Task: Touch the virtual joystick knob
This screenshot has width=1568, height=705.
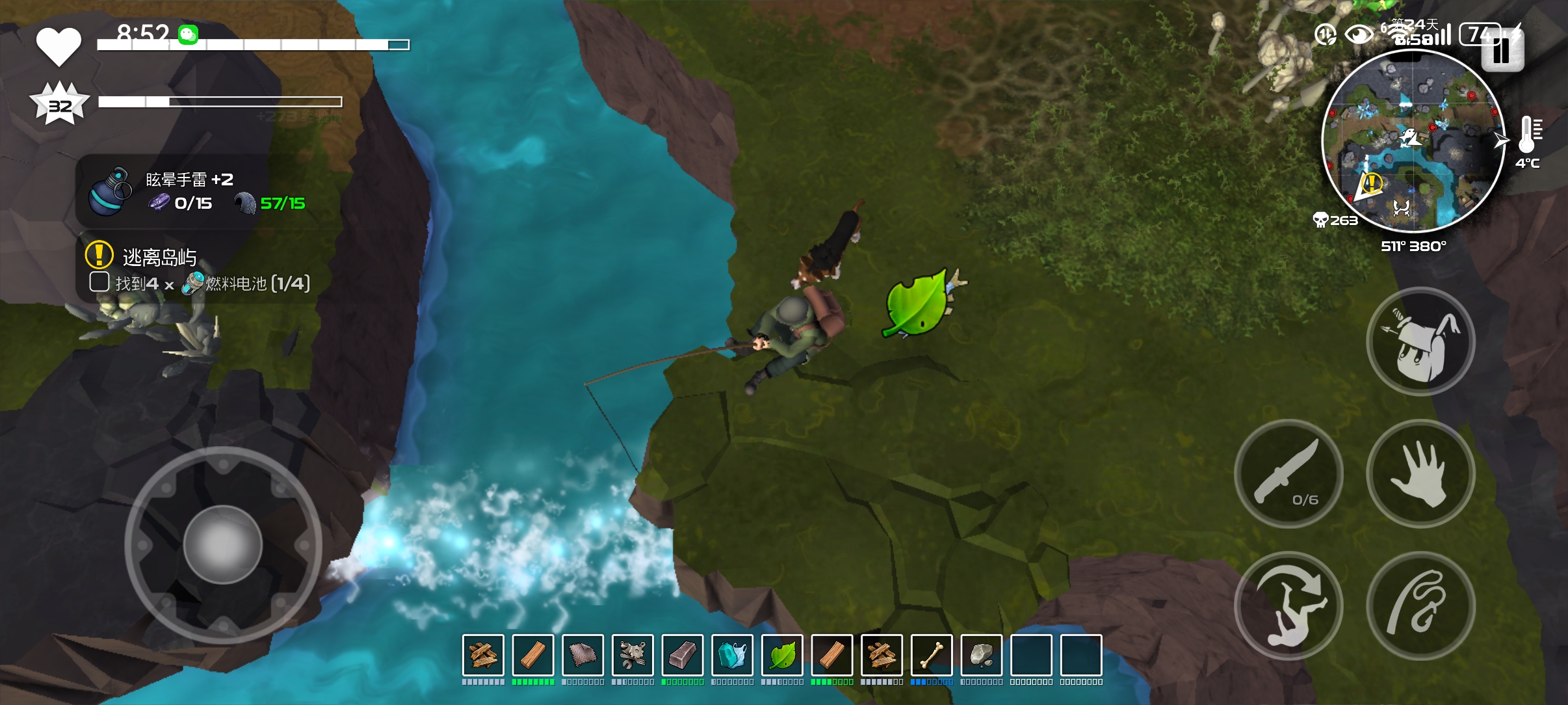Action: [222, 544]
